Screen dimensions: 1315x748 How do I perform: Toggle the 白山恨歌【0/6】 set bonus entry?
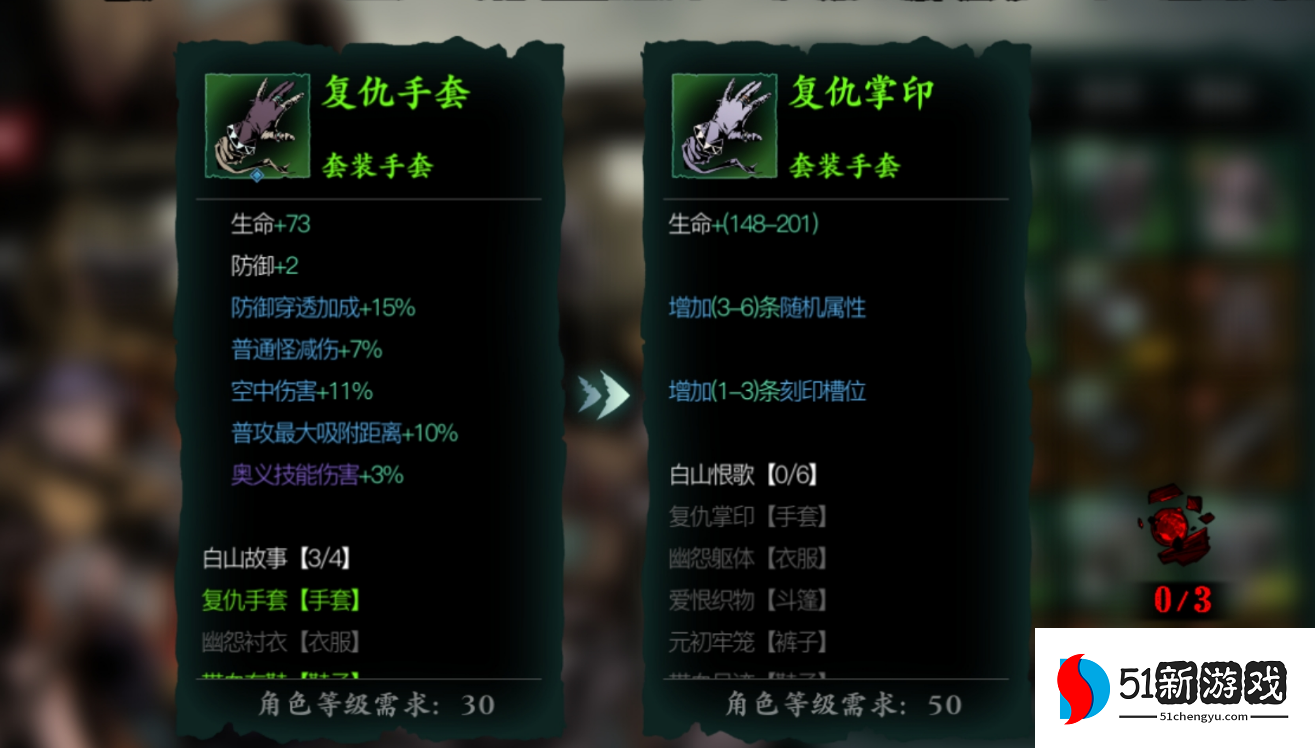point(745,476)
